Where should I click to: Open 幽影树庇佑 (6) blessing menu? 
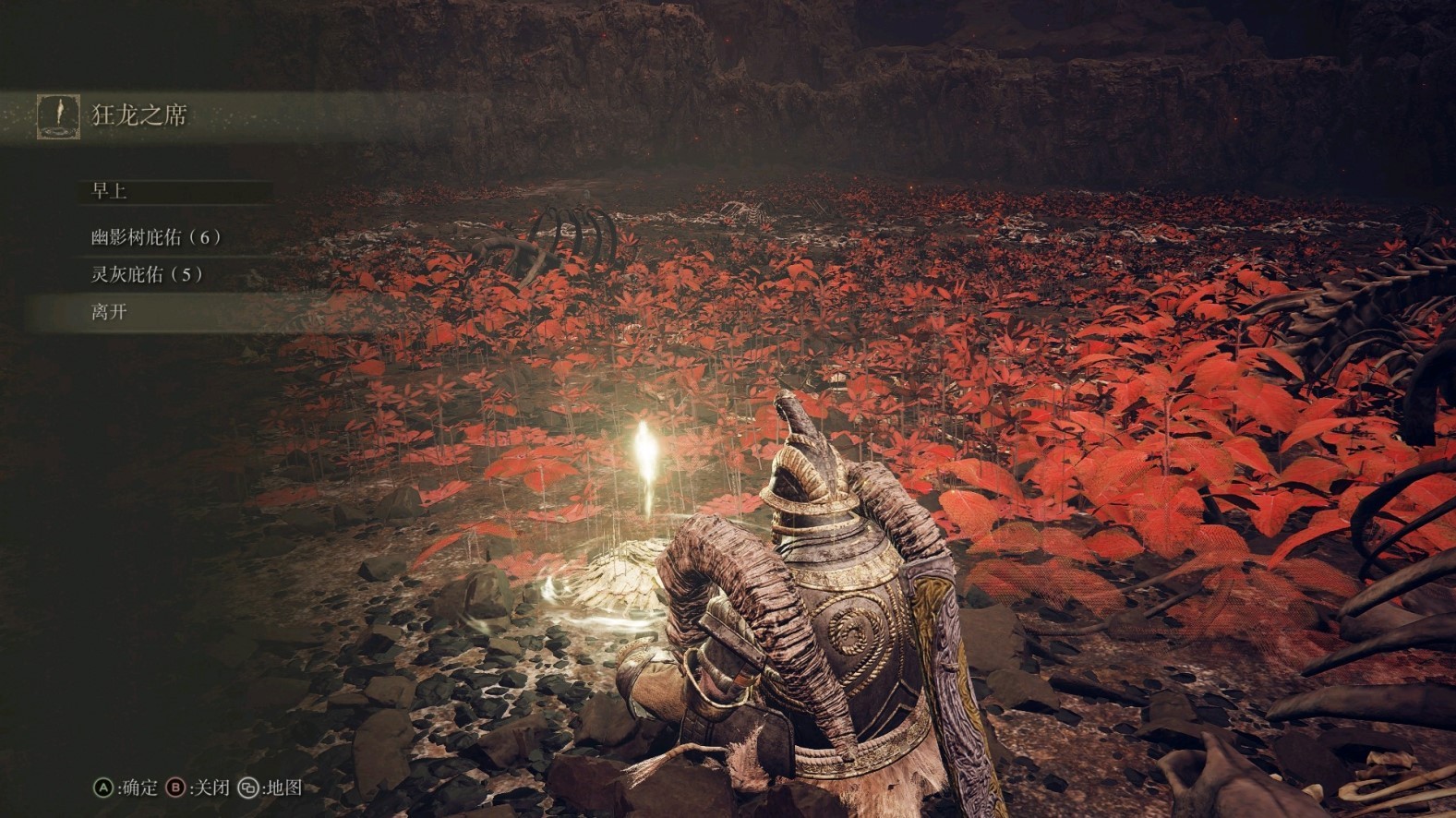tap(156, 237)
